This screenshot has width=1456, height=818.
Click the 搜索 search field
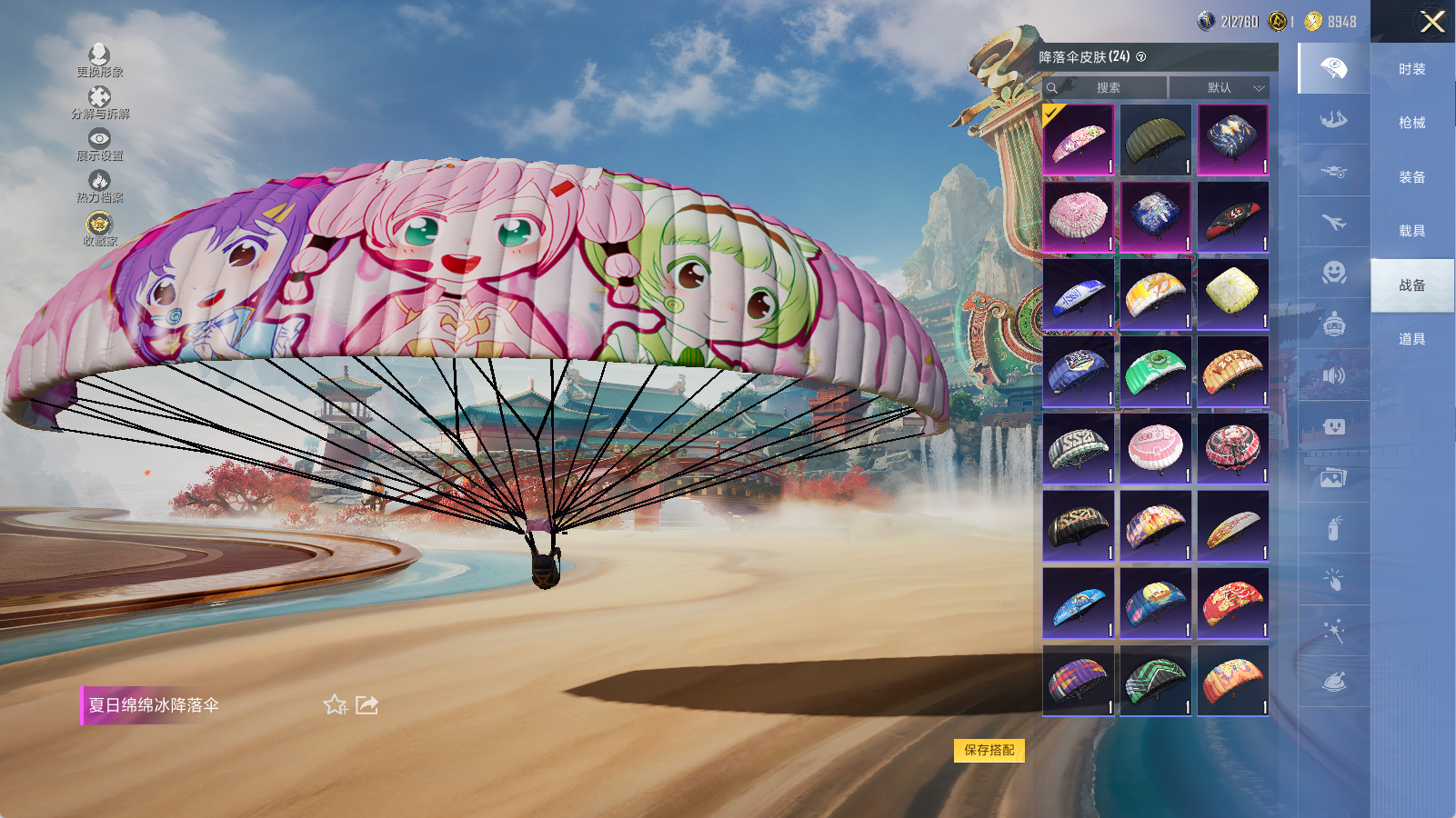pyautogui.click(x=1107, y=88)
